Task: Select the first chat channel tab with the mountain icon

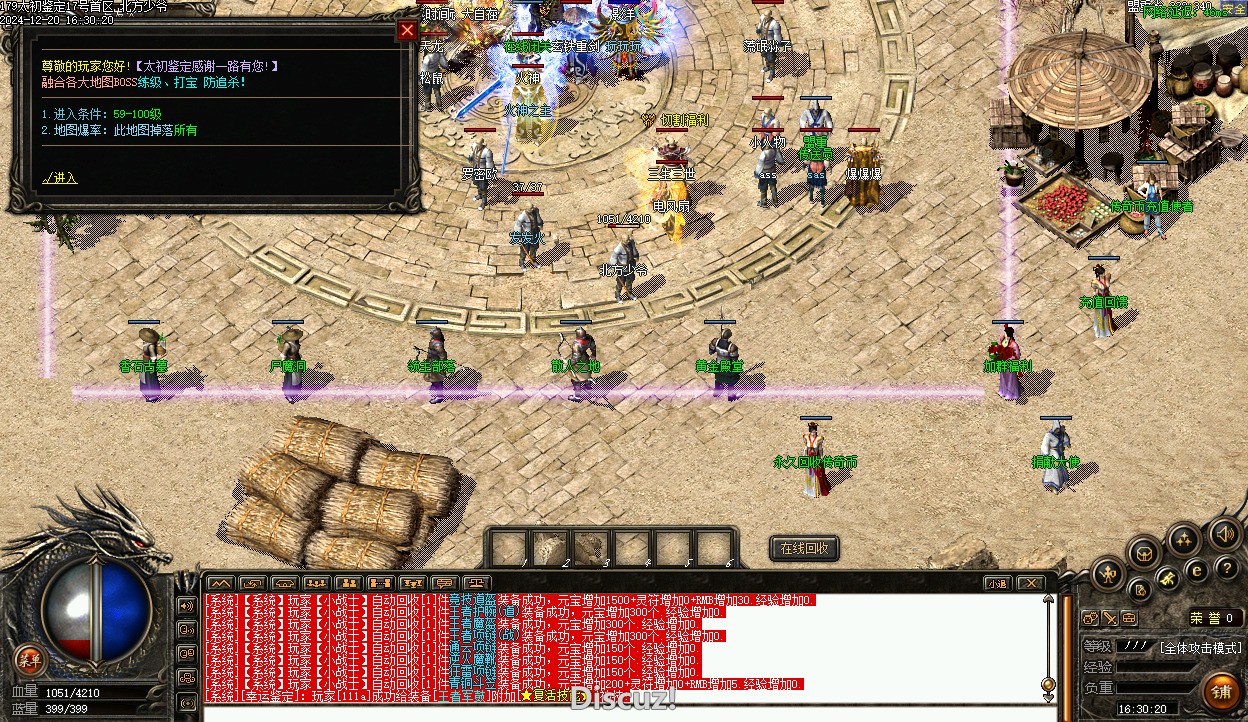Action: pos(219,583)
